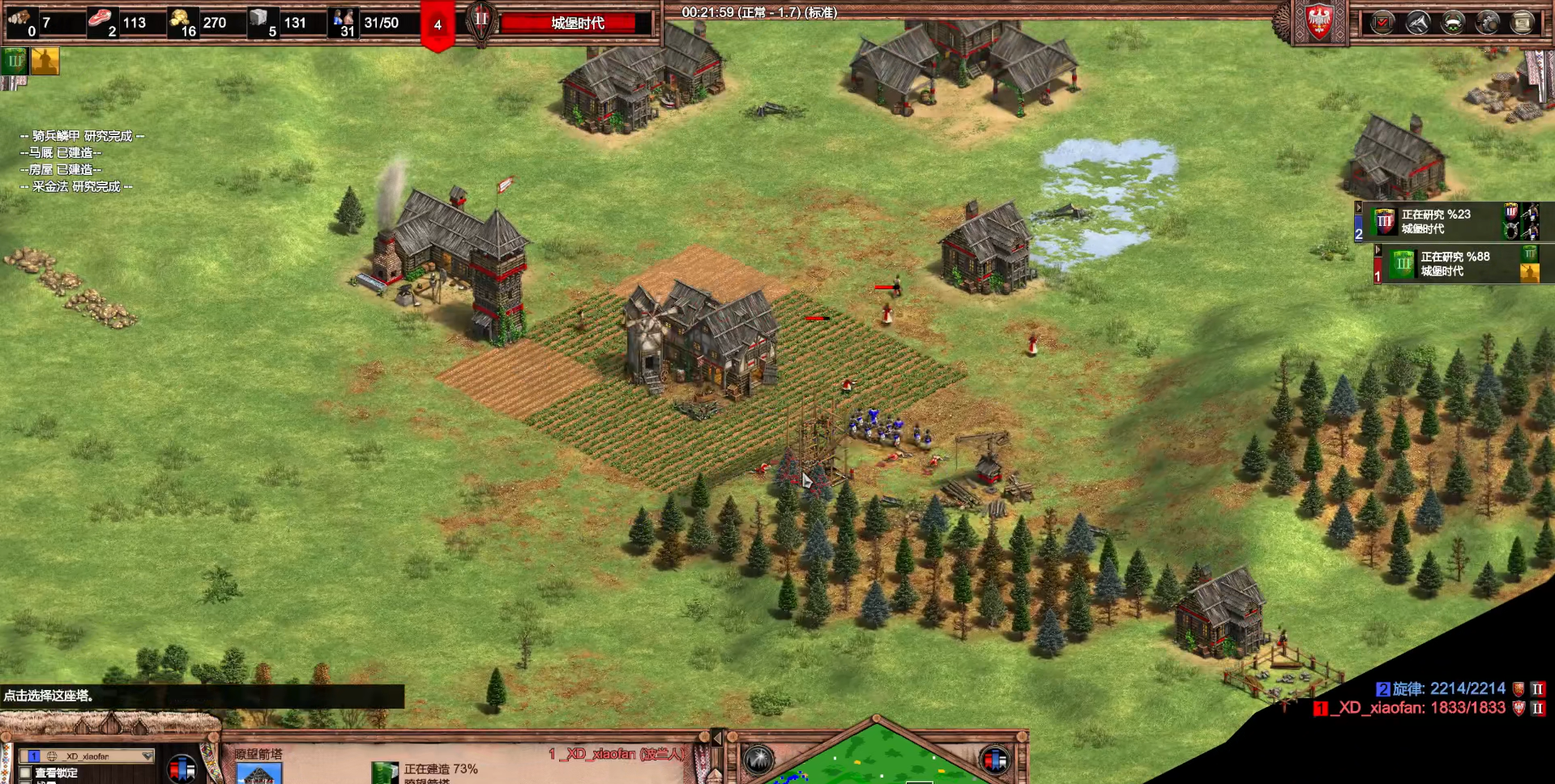
Task: Click the gold silhouette icon at top-left
Action: [45, 61]
